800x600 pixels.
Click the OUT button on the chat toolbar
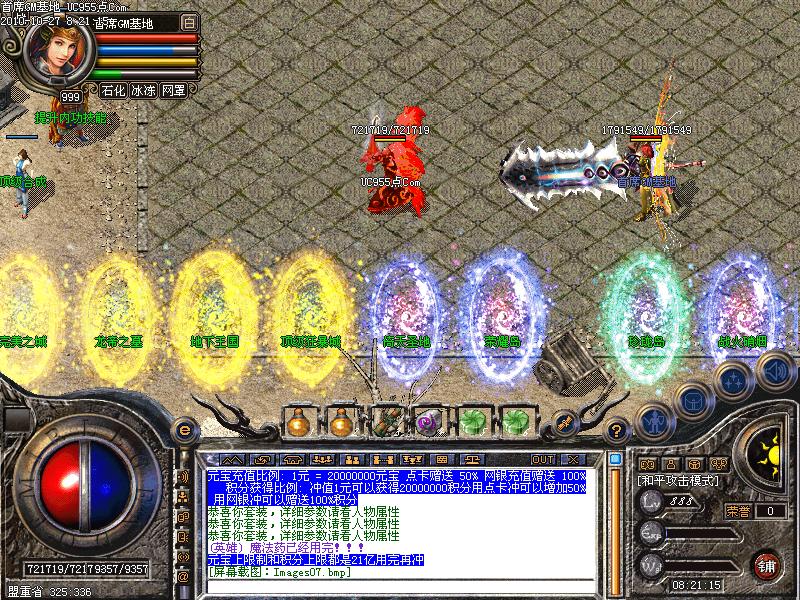[543, 459]
